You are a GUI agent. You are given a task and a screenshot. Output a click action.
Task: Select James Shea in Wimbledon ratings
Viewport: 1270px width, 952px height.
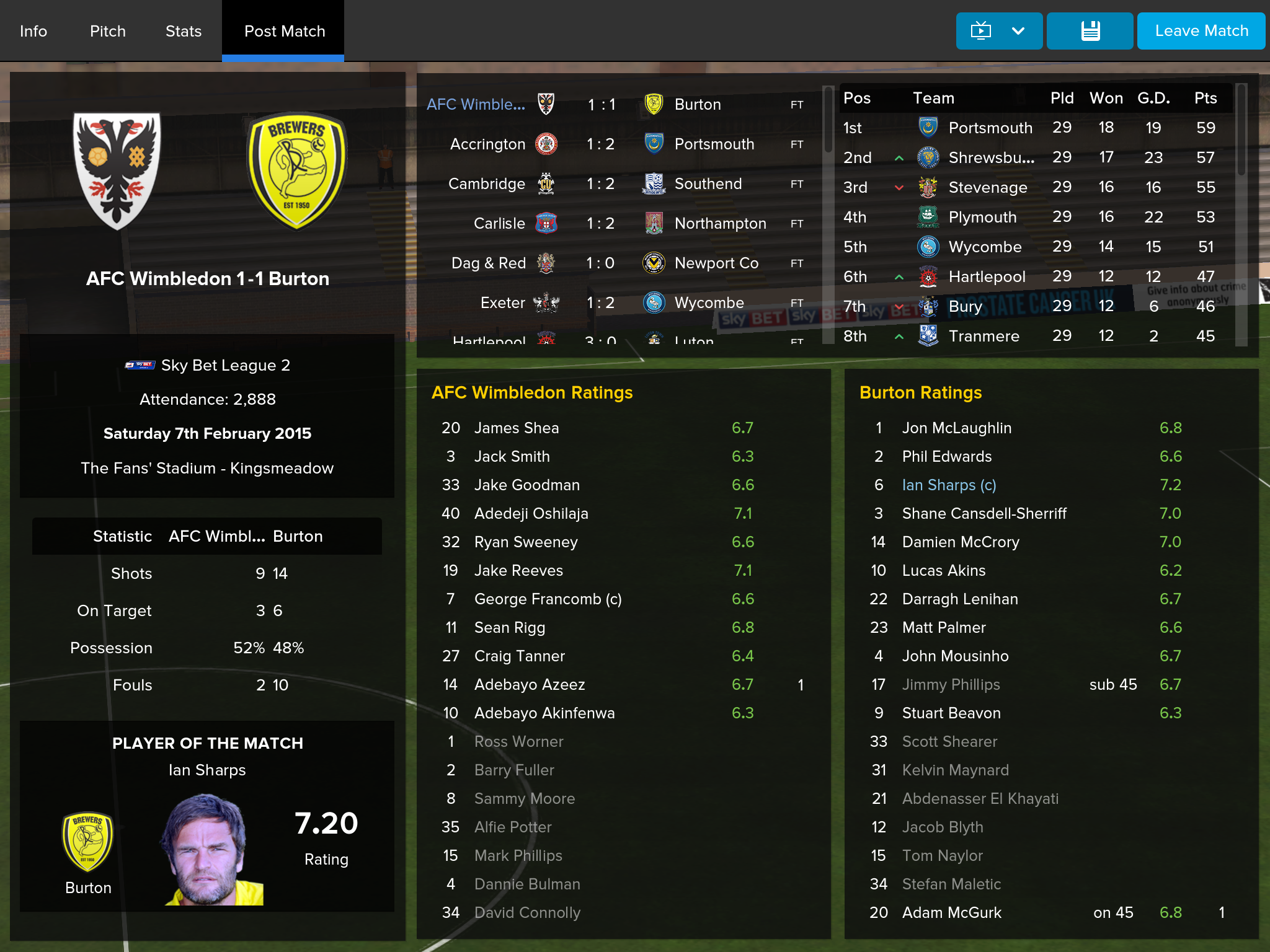pos(516,428)
